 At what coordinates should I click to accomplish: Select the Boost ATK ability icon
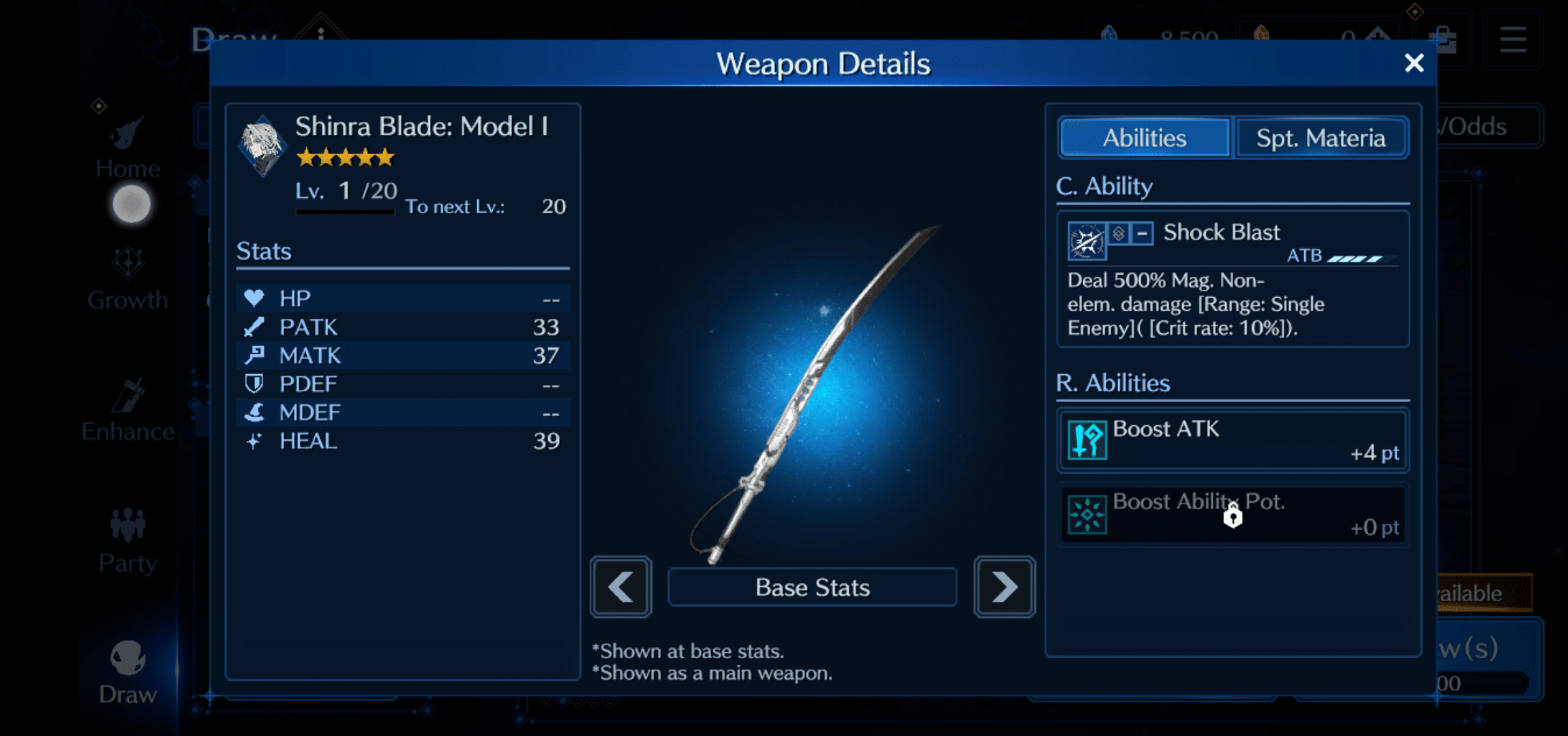click(1087, 440)
